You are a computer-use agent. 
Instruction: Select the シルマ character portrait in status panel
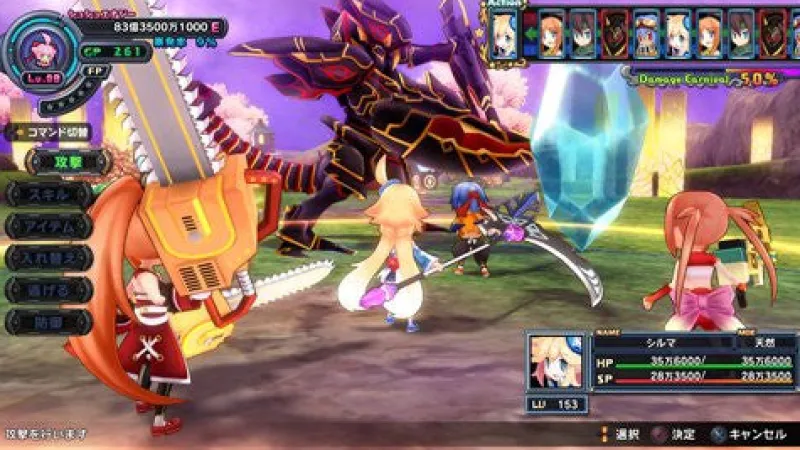[x=558, y=363]
